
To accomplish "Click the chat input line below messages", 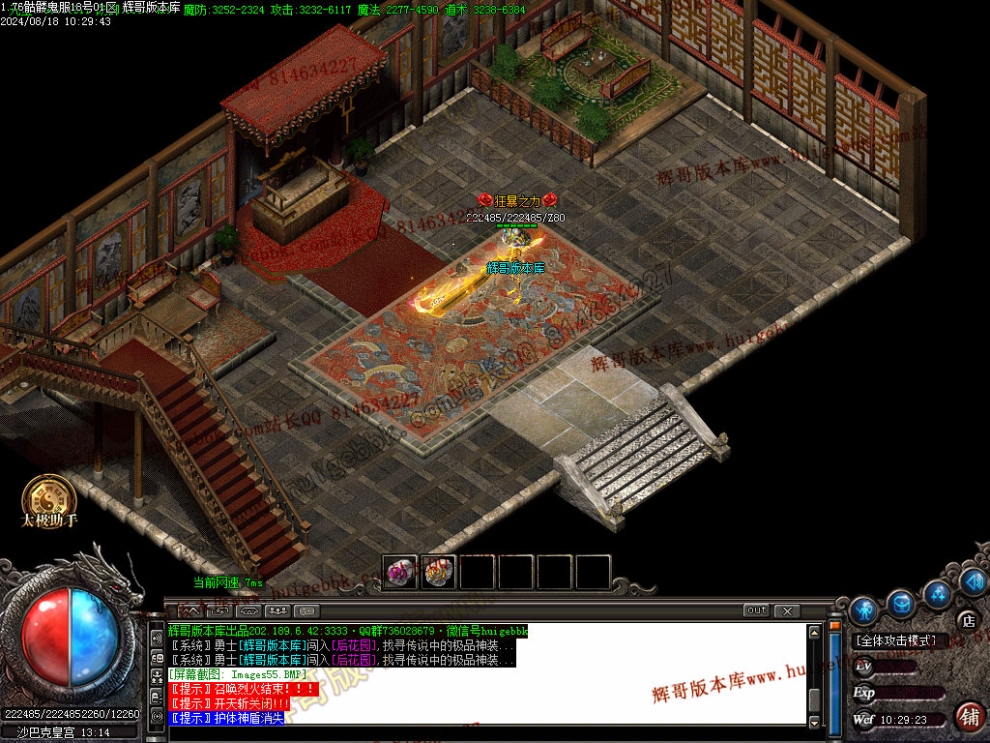I will tap(480, 731).
